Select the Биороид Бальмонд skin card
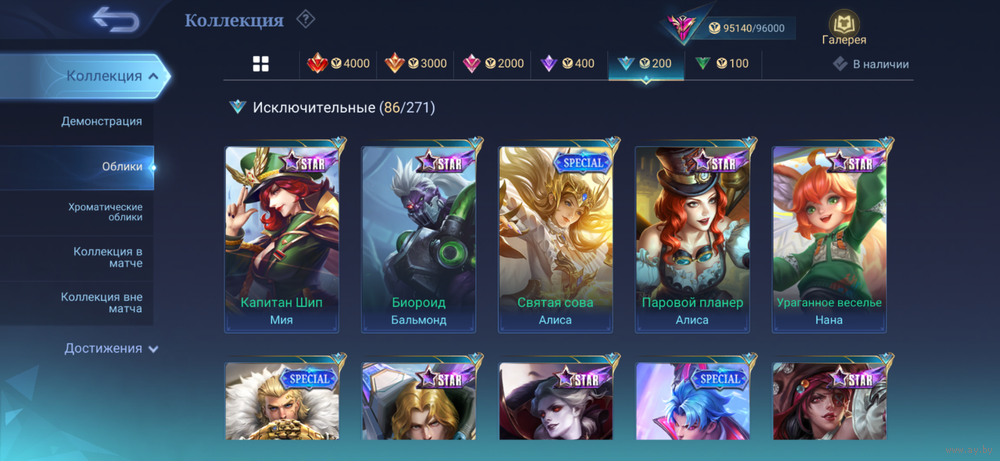Image resolution: width=1000 pixels, height=461 pixels. pos(419,240)
